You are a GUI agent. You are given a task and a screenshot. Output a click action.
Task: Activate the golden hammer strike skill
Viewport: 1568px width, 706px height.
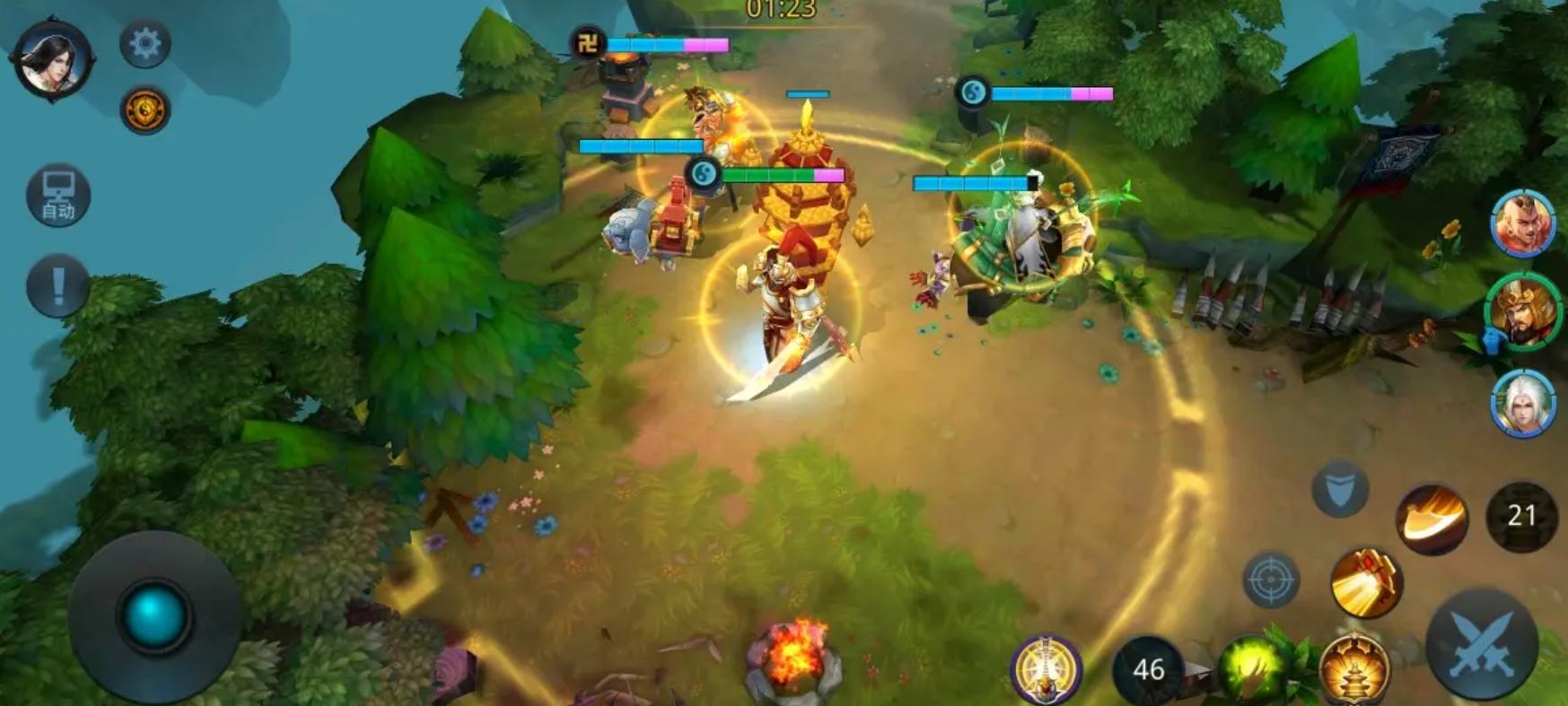click(x=1366, y=583)
